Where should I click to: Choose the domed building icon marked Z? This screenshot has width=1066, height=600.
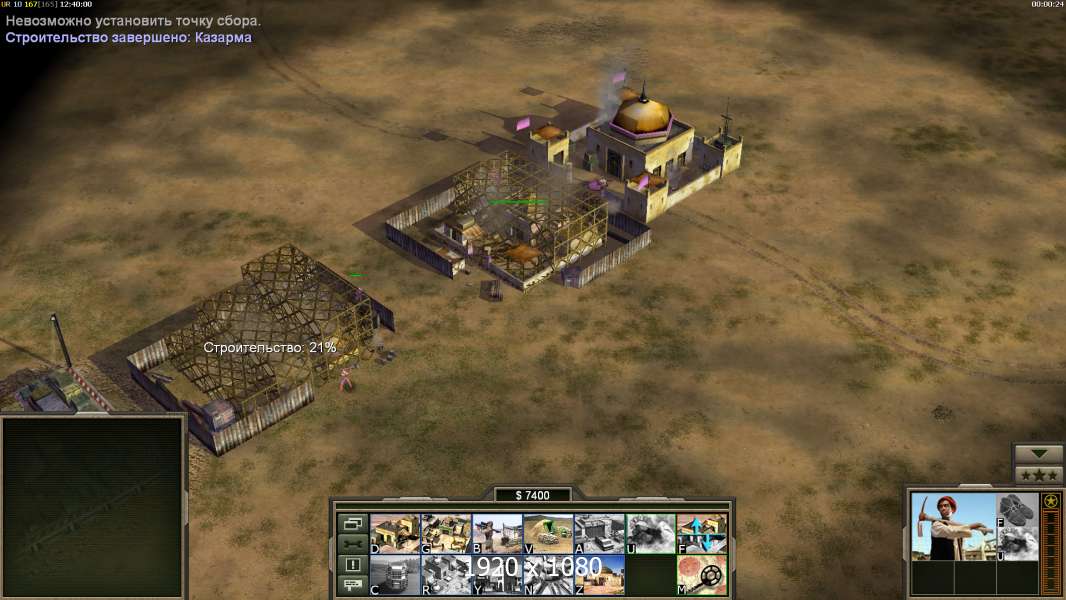[599, 575]
